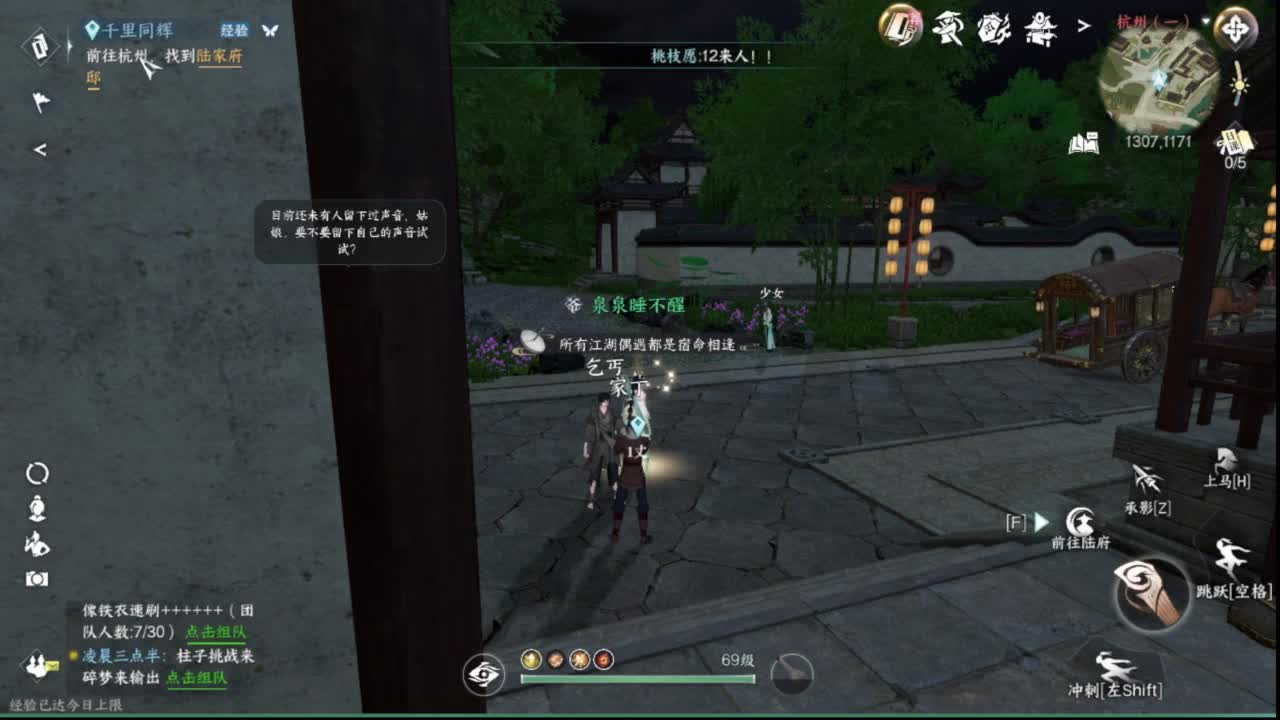The width and height of the screenshot is (1280, 720).
Task: Open the straw-hat appearance menu at top
Action: coord(948,28)
